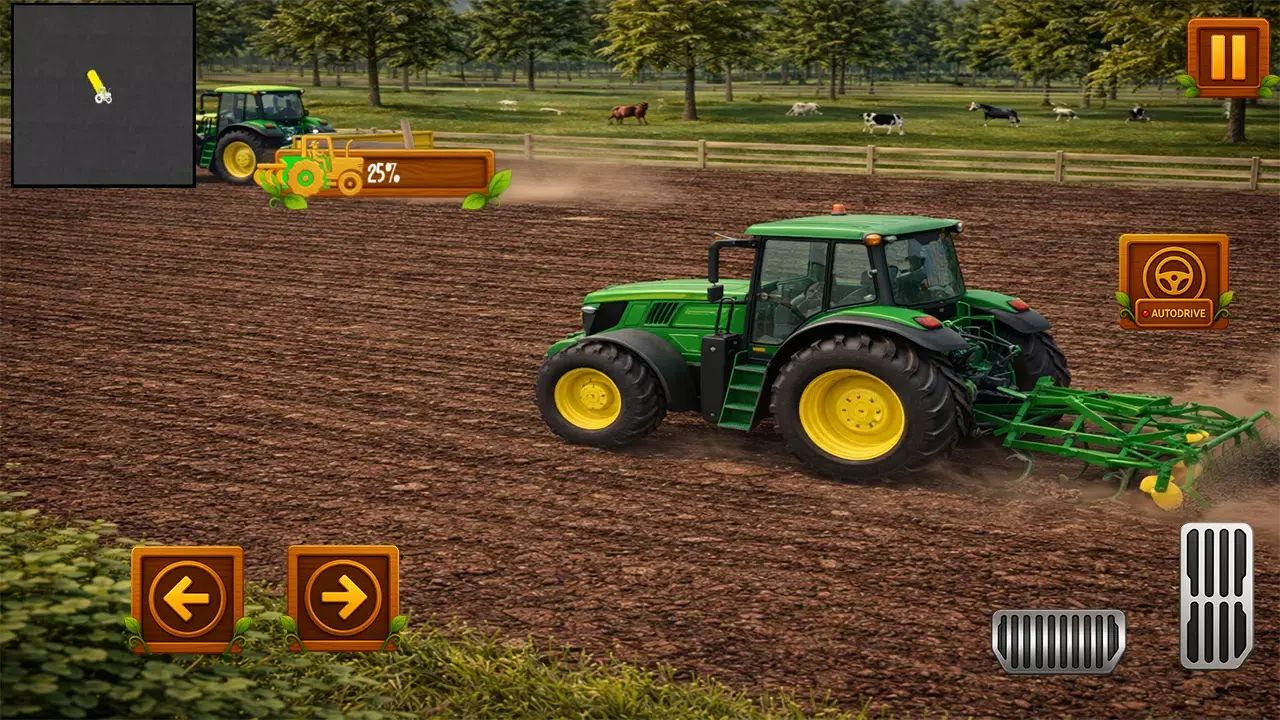Steer right with the right arrow button
1280x720 pixels.
coord(343,598)
